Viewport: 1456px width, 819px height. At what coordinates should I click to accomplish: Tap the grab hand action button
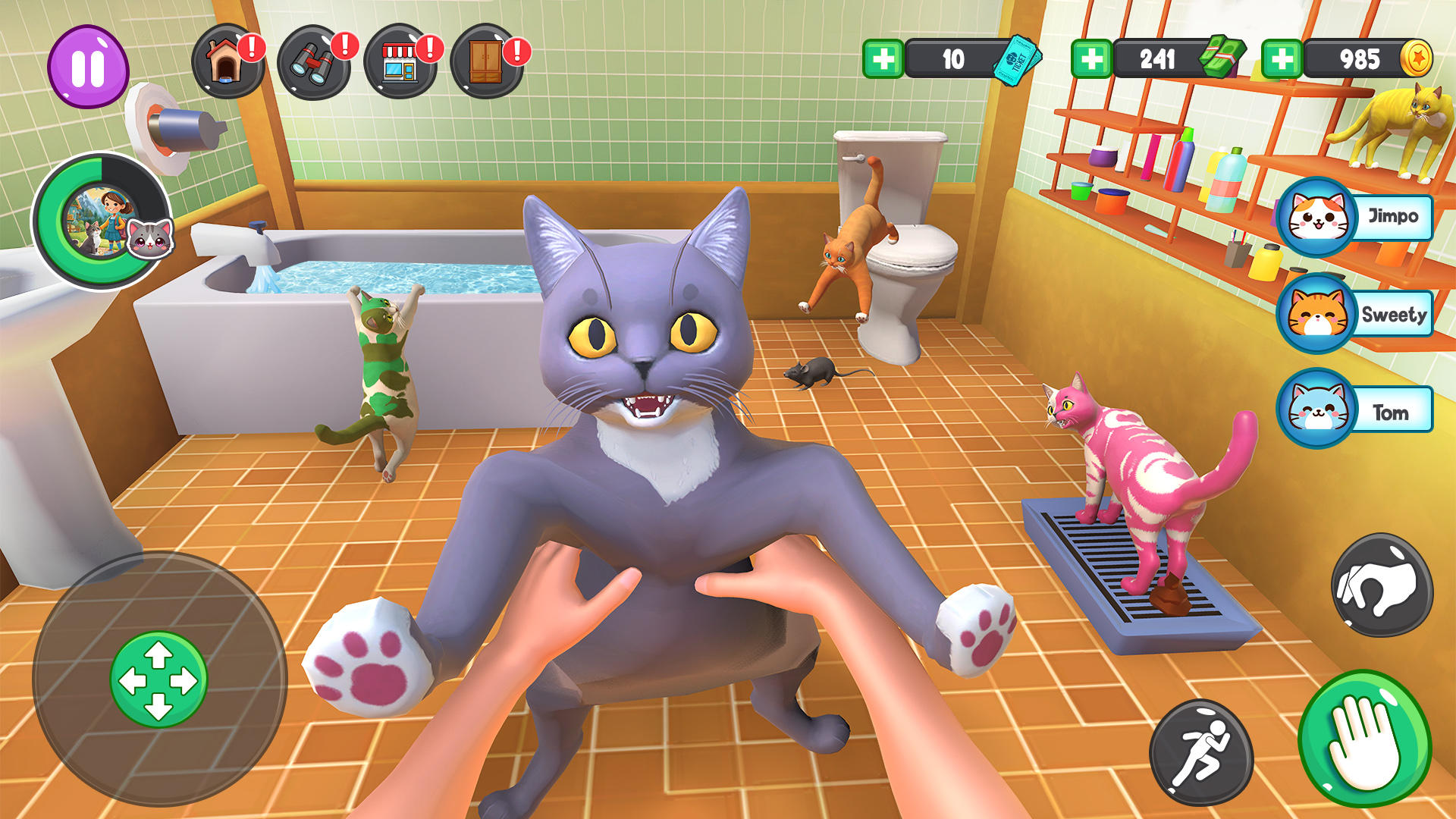(1382, 585)
